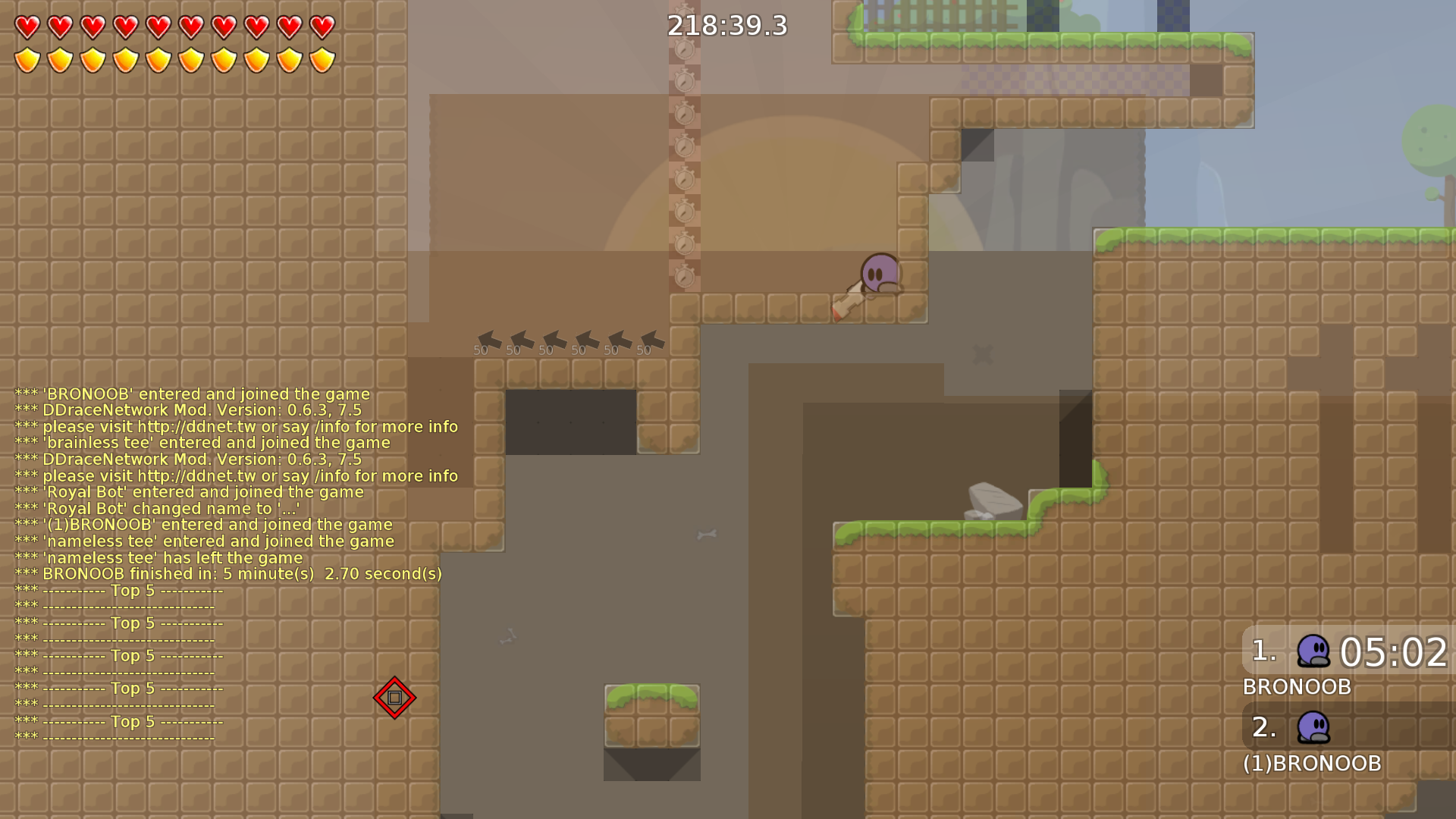The width and height of the screenshot is (1456, 819).
Task: Click the bottommost stopwatch tile above the ledge
Action: [x=685, y=276]
